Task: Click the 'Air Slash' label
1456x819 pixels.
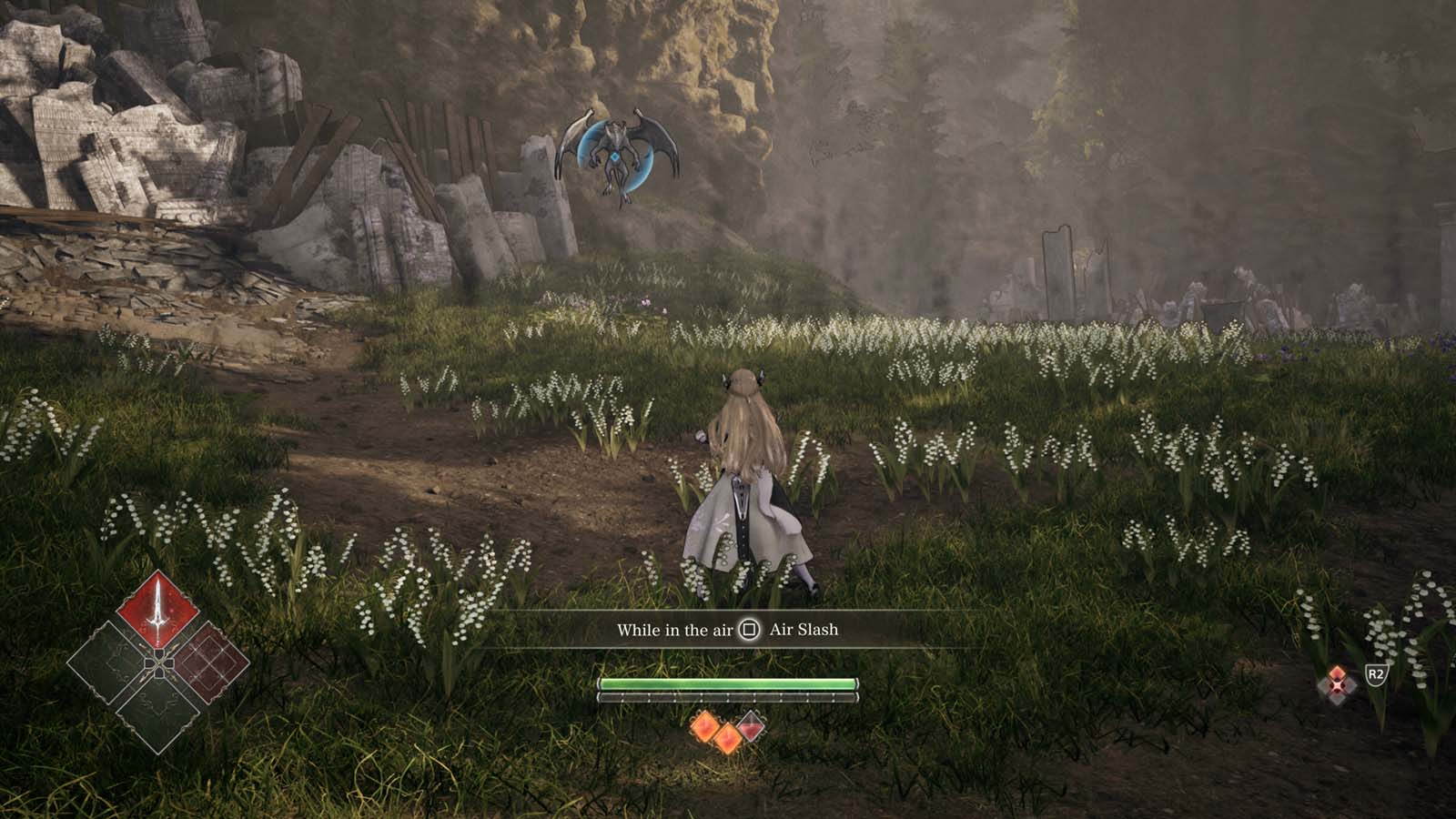Action: [804, 630]
